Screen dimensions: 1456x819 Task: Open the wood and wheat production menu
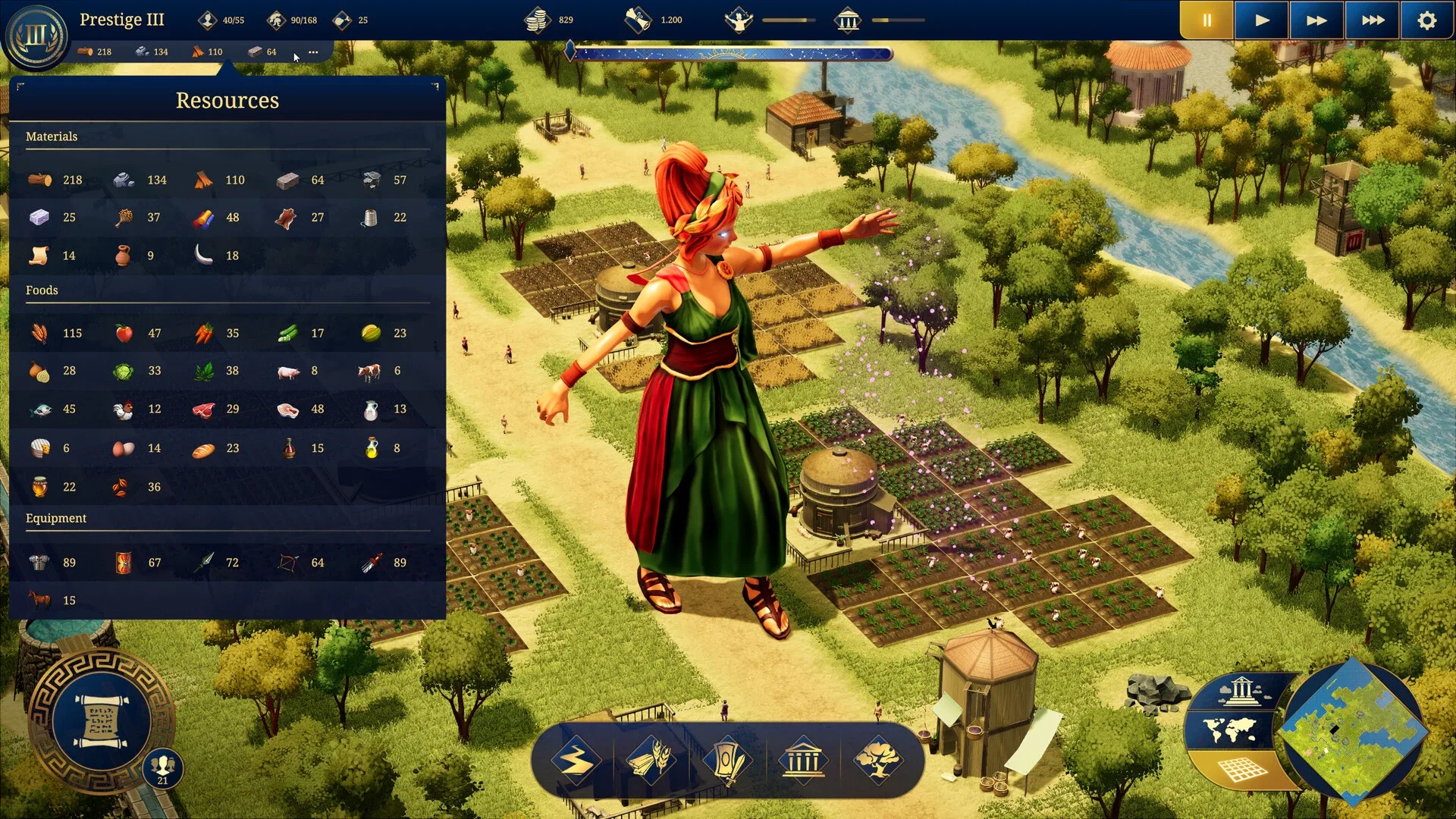pos(651,759)
